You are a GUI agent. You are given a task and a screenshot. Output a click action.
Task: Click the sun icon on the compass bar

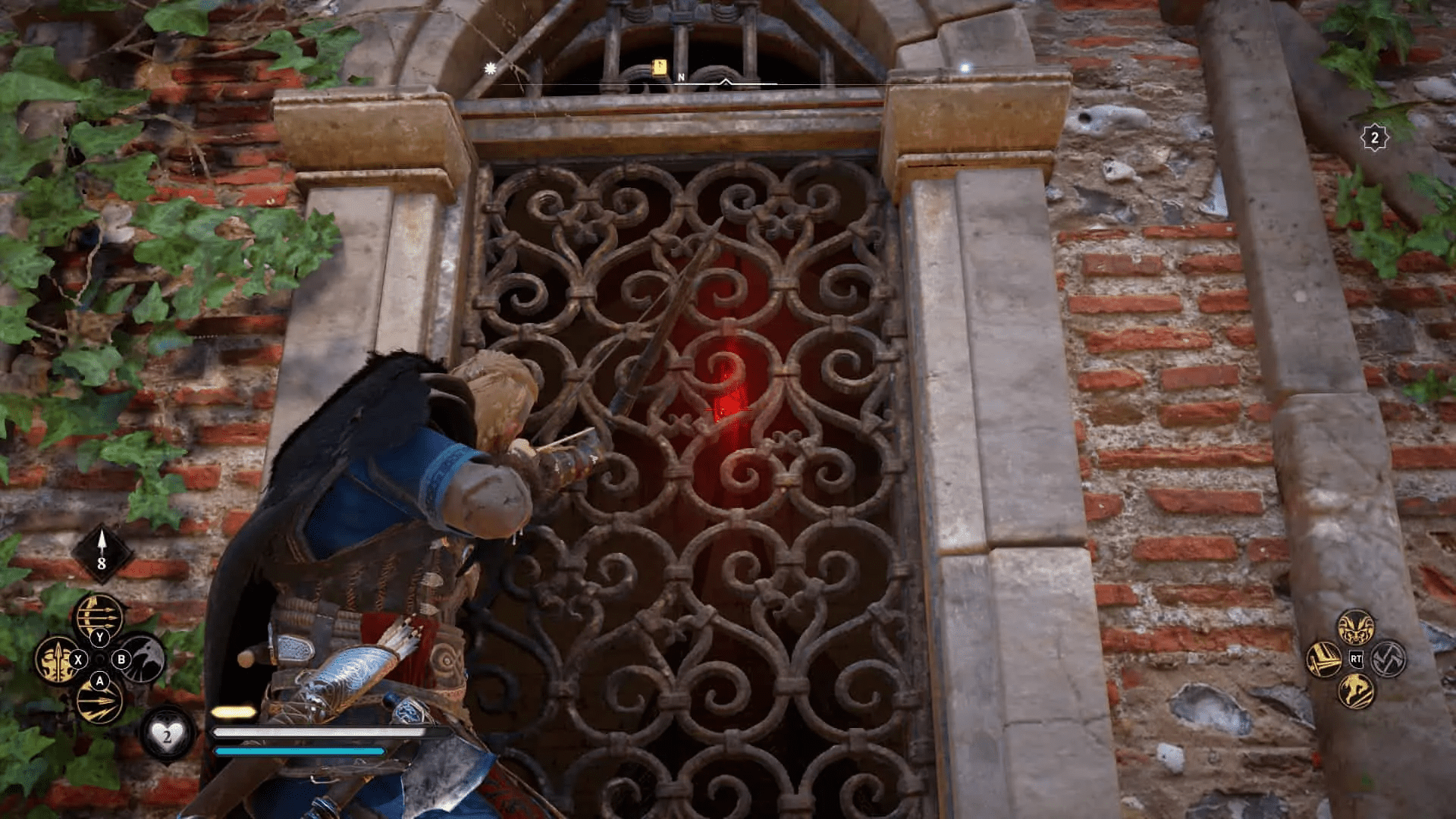[x=491, y=68]
